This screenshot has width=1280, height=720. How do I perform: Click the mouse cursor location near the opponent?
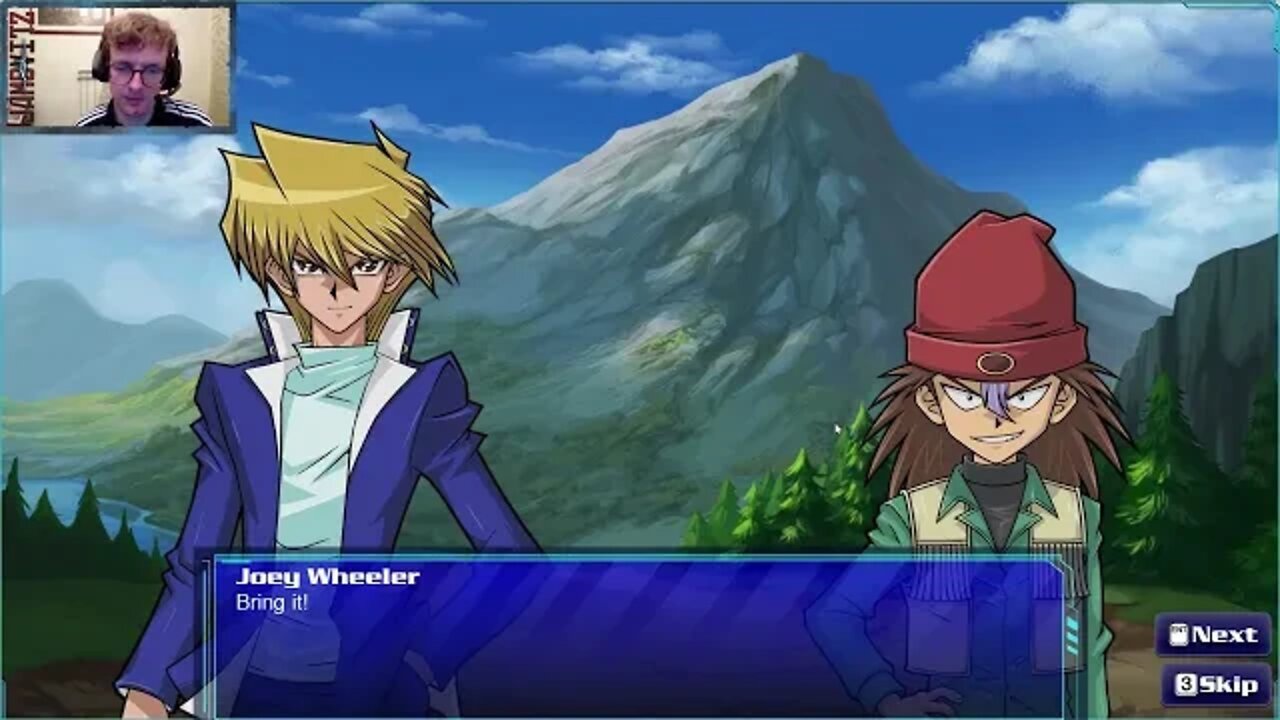point(838,428)
